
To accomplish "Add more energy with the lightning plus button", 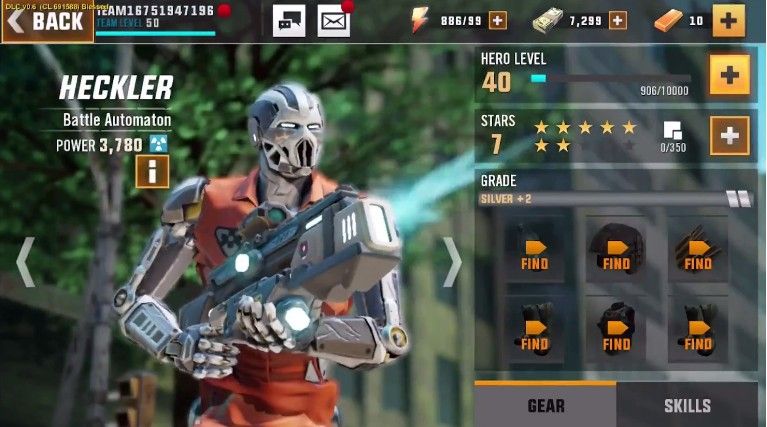I will tap(497, 20).
